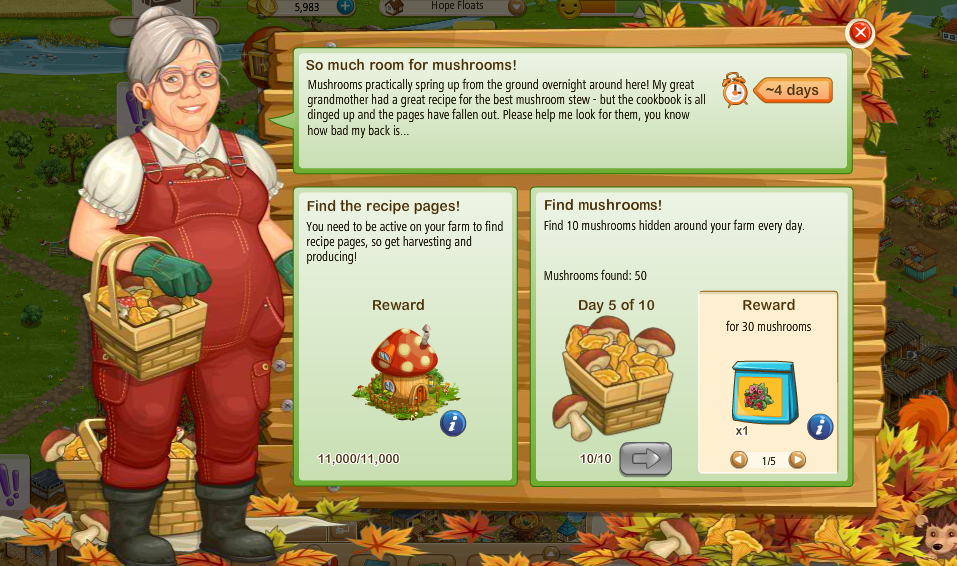Viewport: 957px width, 566px height.
Task: Show info for the mushroom house reward
Action: [x=453, y=423]
